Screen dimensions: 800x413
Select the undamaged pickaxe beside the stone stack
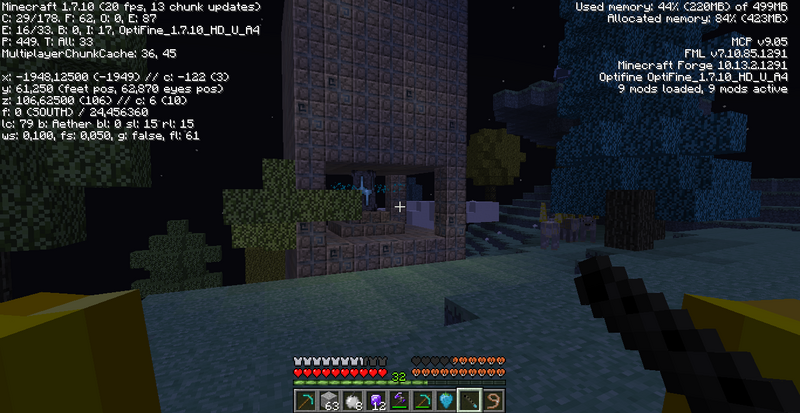[x=306, y=400]
